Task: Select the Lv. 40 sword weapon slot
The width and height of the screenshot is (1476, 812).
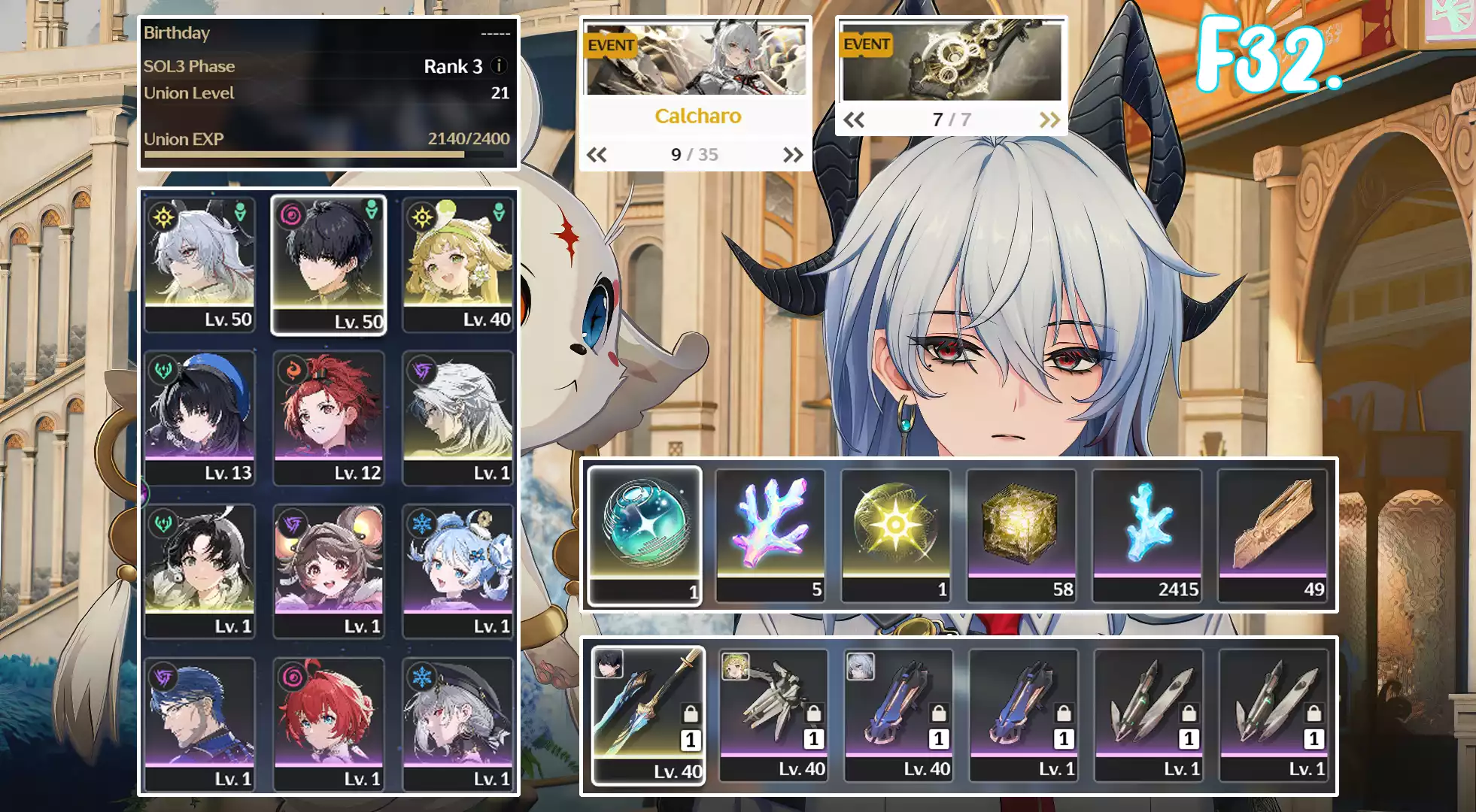Action: [x=648, y=716]
